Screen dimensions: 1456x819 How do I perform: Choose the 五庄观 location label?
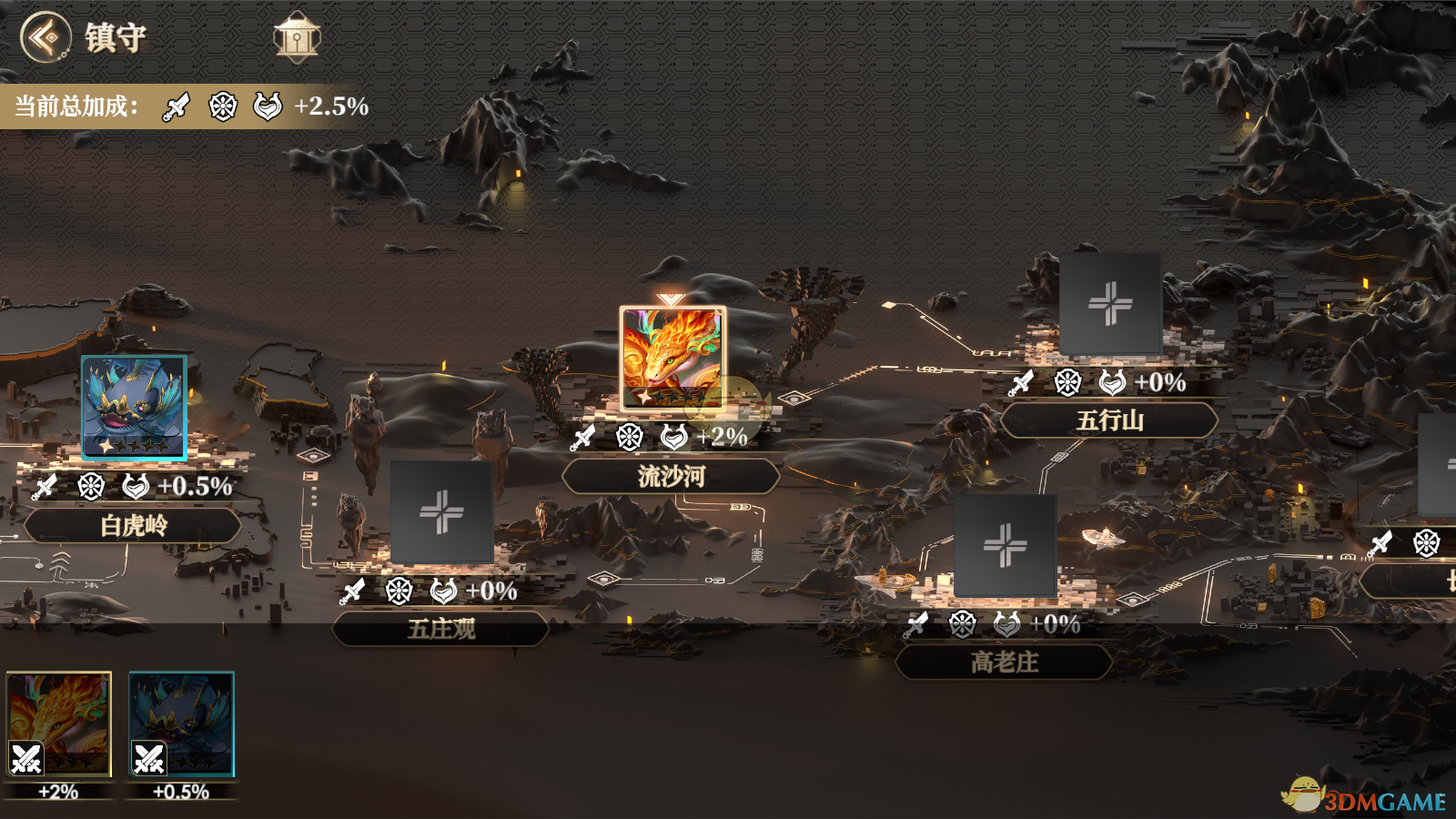click(x=441, y=629)
